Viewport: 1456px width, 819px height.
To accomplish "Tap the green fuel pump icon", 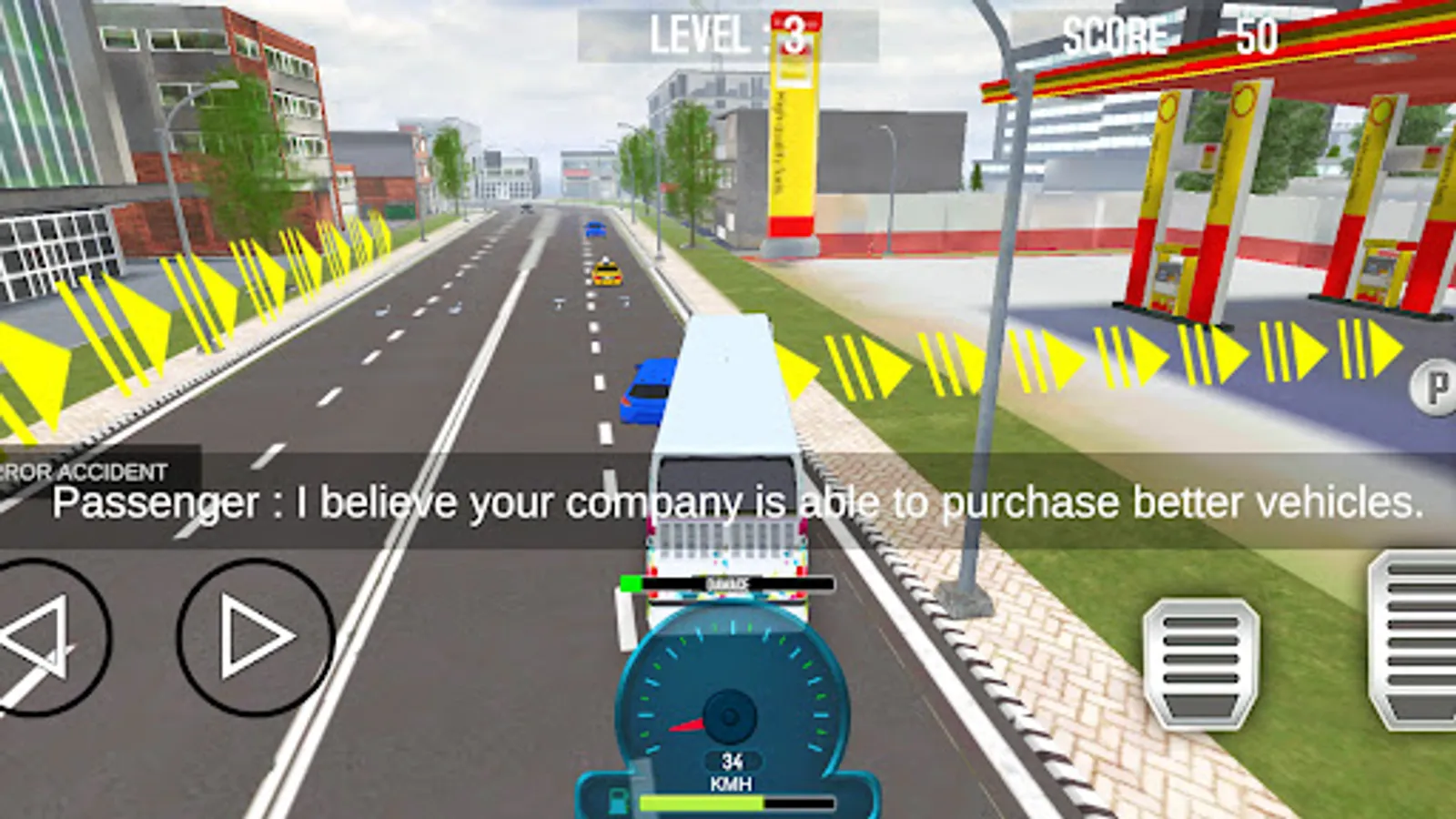I will click(x=617, y=800).
